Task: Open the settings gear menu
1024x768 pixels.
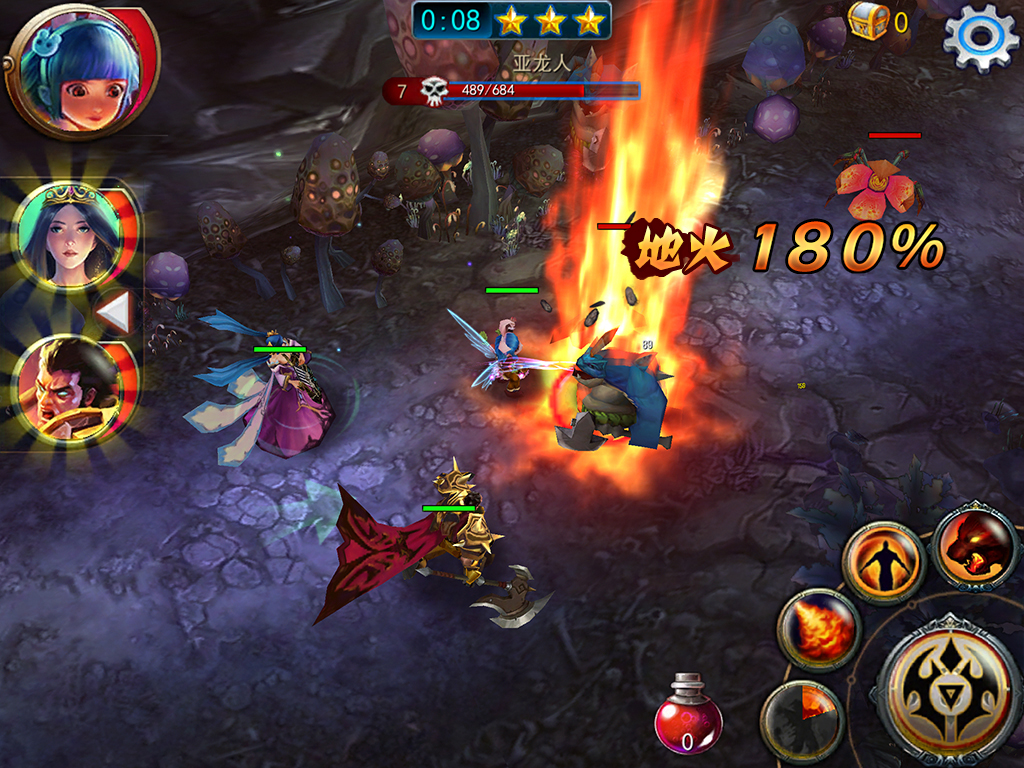Action: (x=981, y=36)
